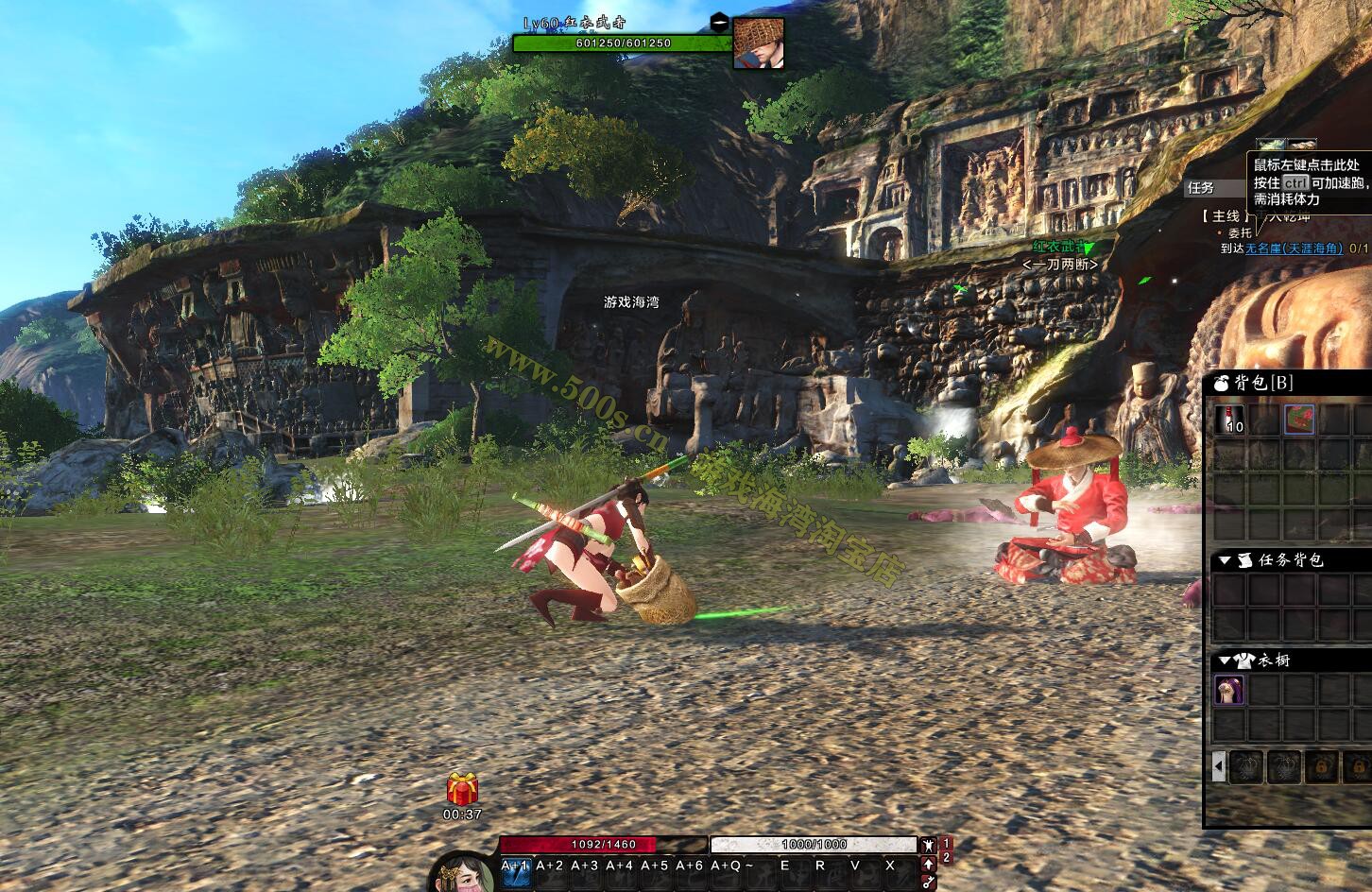This screenshot has height=892, width=1372.
Task: Switch to skill bar page 1
Action: [947, 844]
